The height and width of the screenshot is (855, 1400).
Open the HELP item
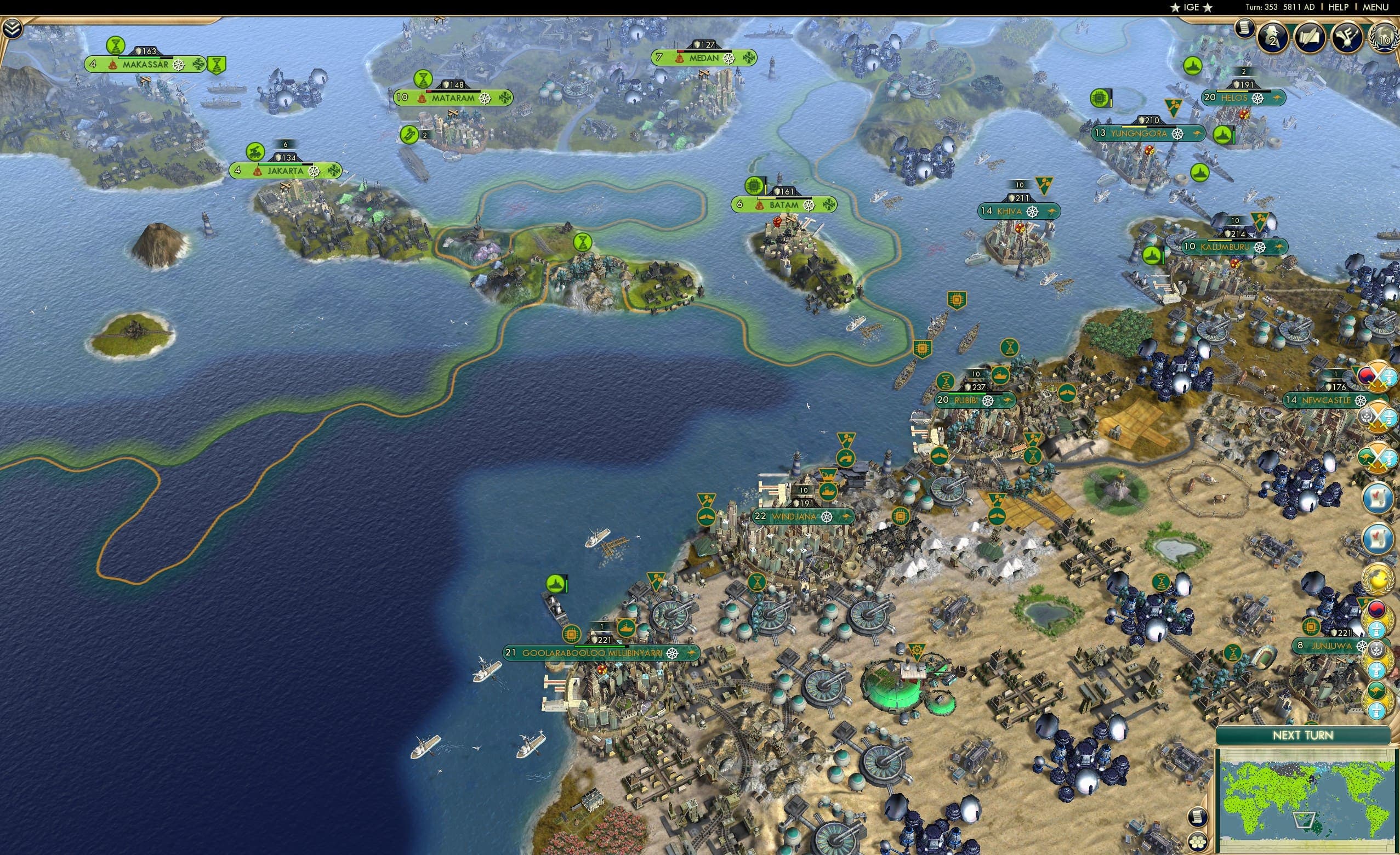tap(1339, 7)
